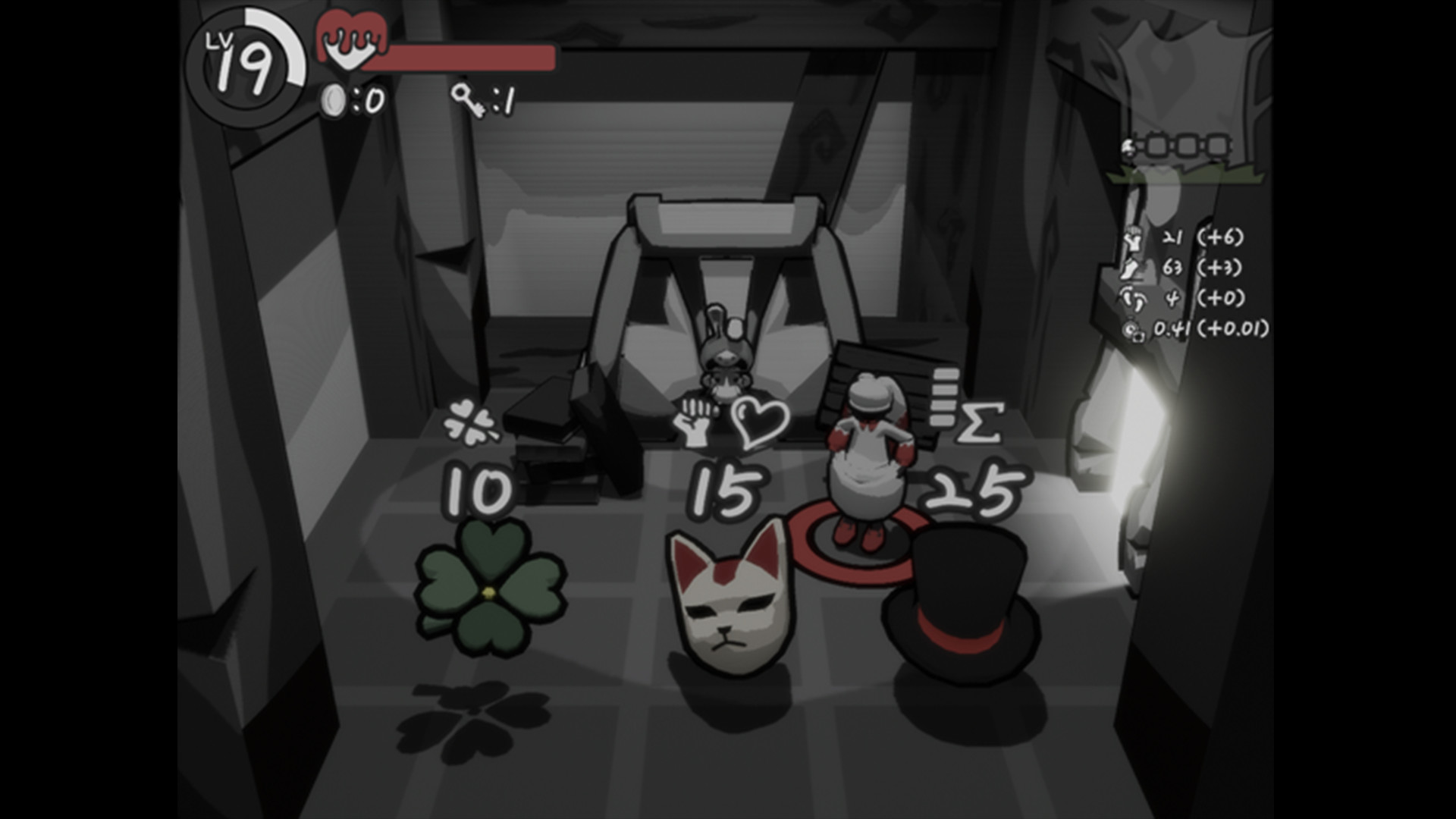Click the sigma icon above the top hat price
The image size is (1456, 819).
point(978,422)
